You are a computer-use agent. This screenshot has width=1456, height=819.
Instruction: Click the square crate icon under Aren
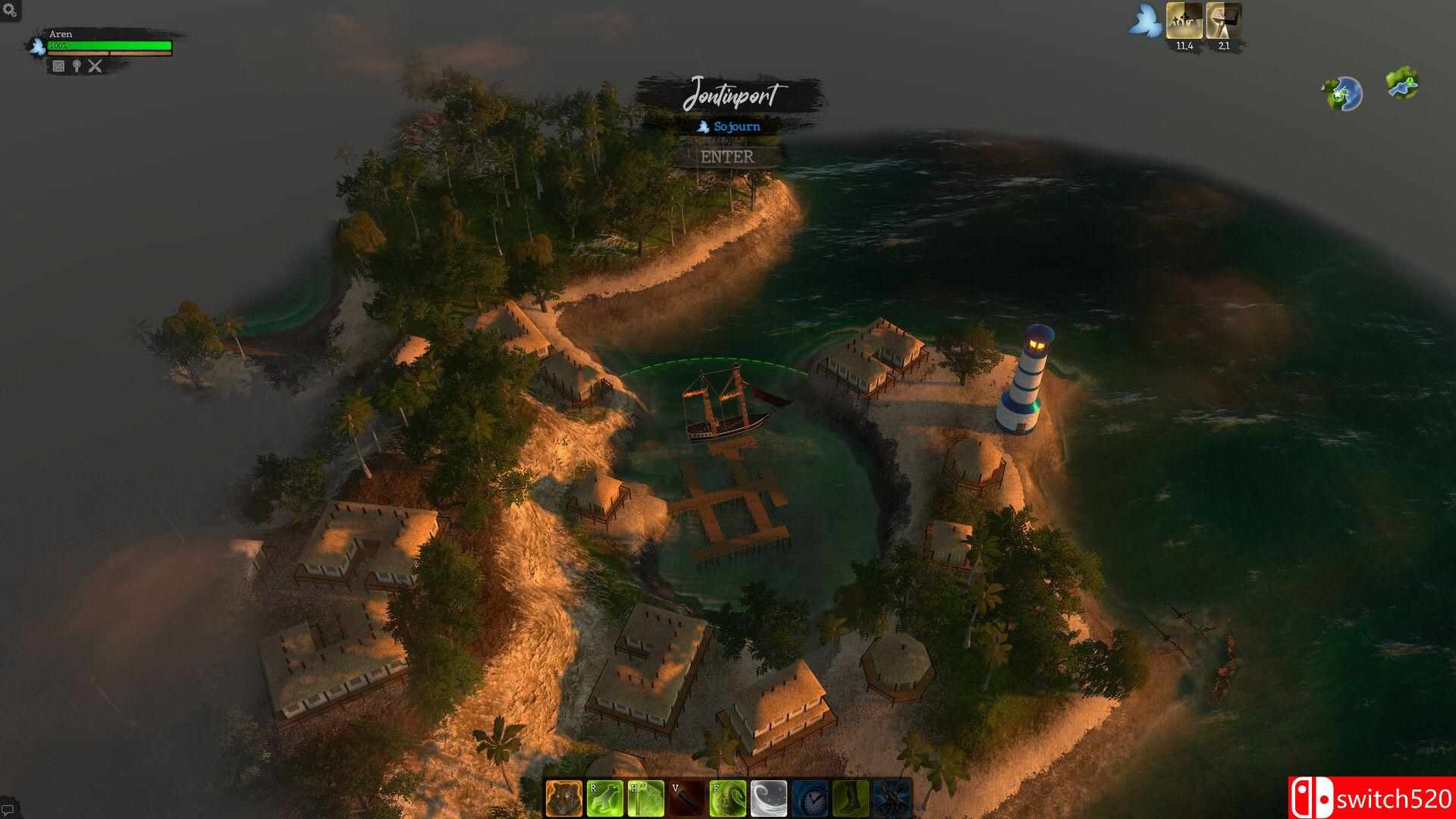tap(58, 66)
